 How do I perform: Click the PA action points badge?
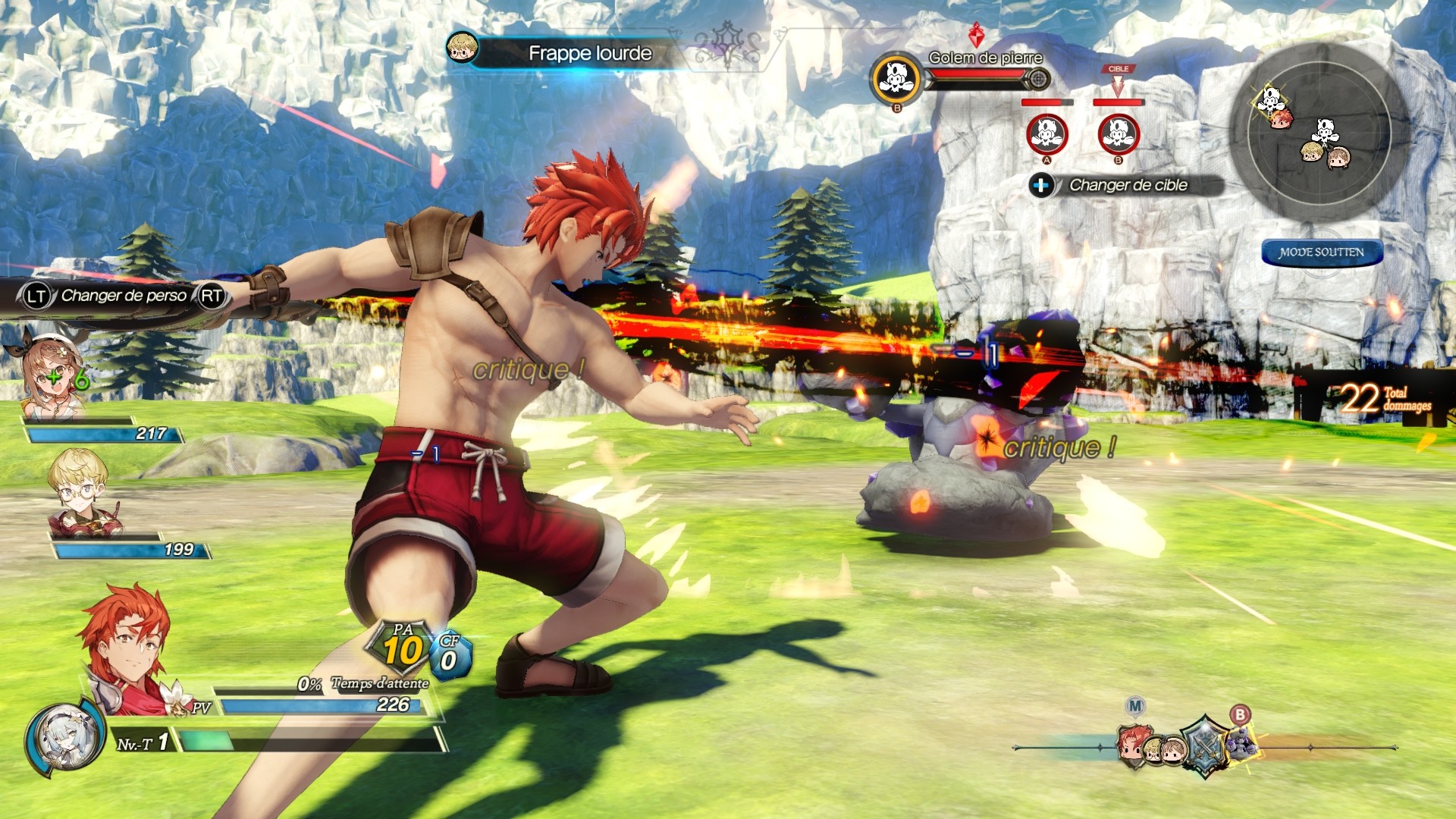[402, 648]
